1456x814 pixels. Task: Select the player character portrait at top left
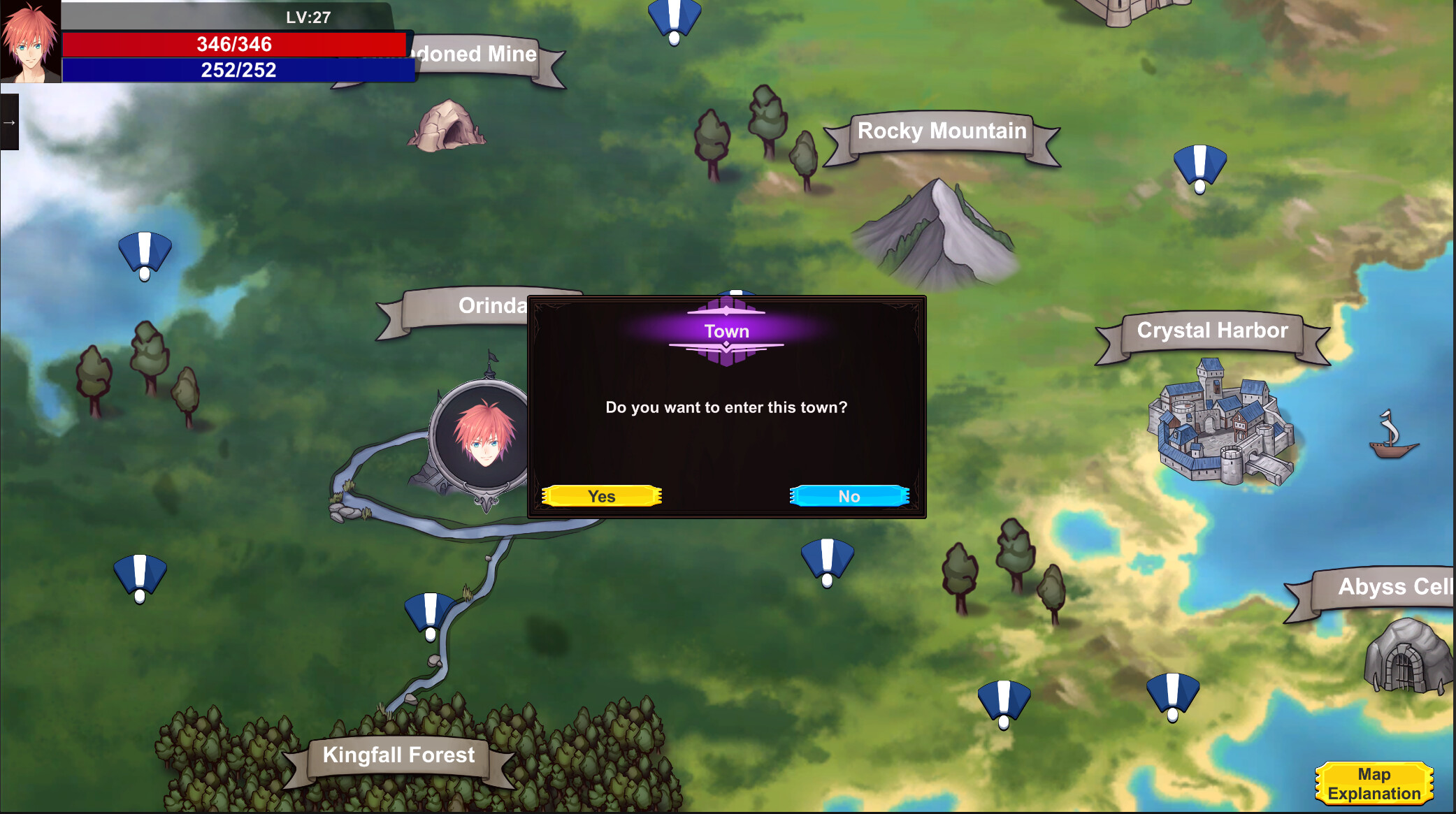click(29, 42)
